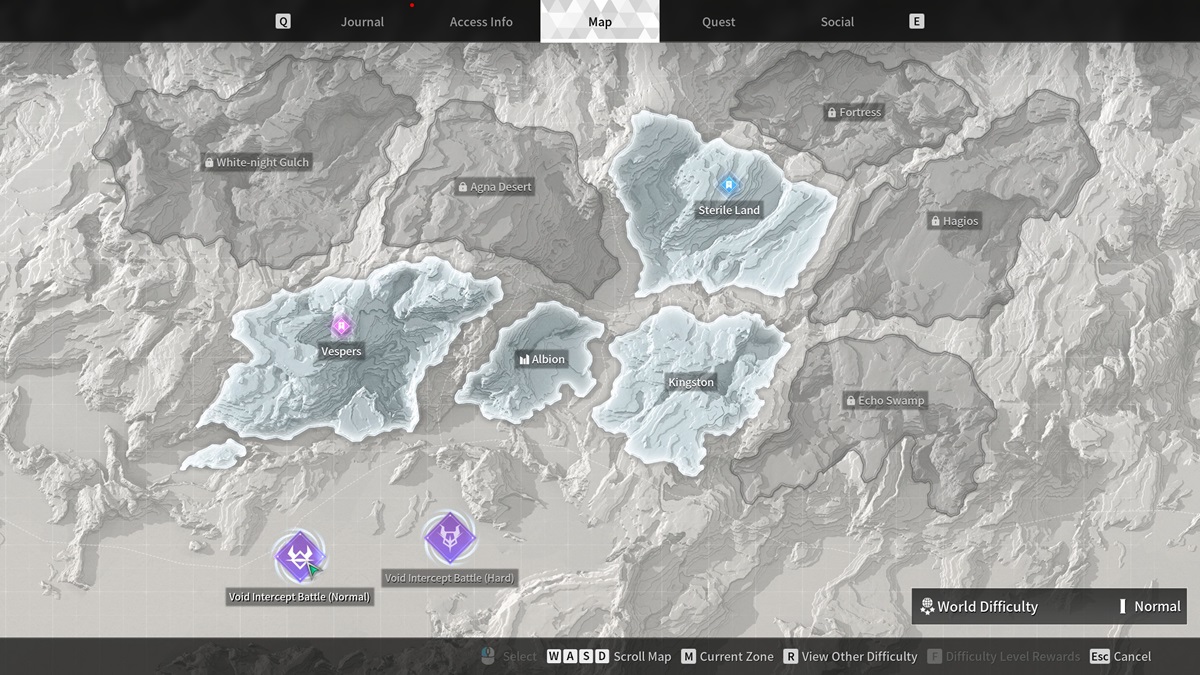Select the locked Agna Desert zone
The height and width of the screenshot is (675, 1200).
[x=495, y=187]
